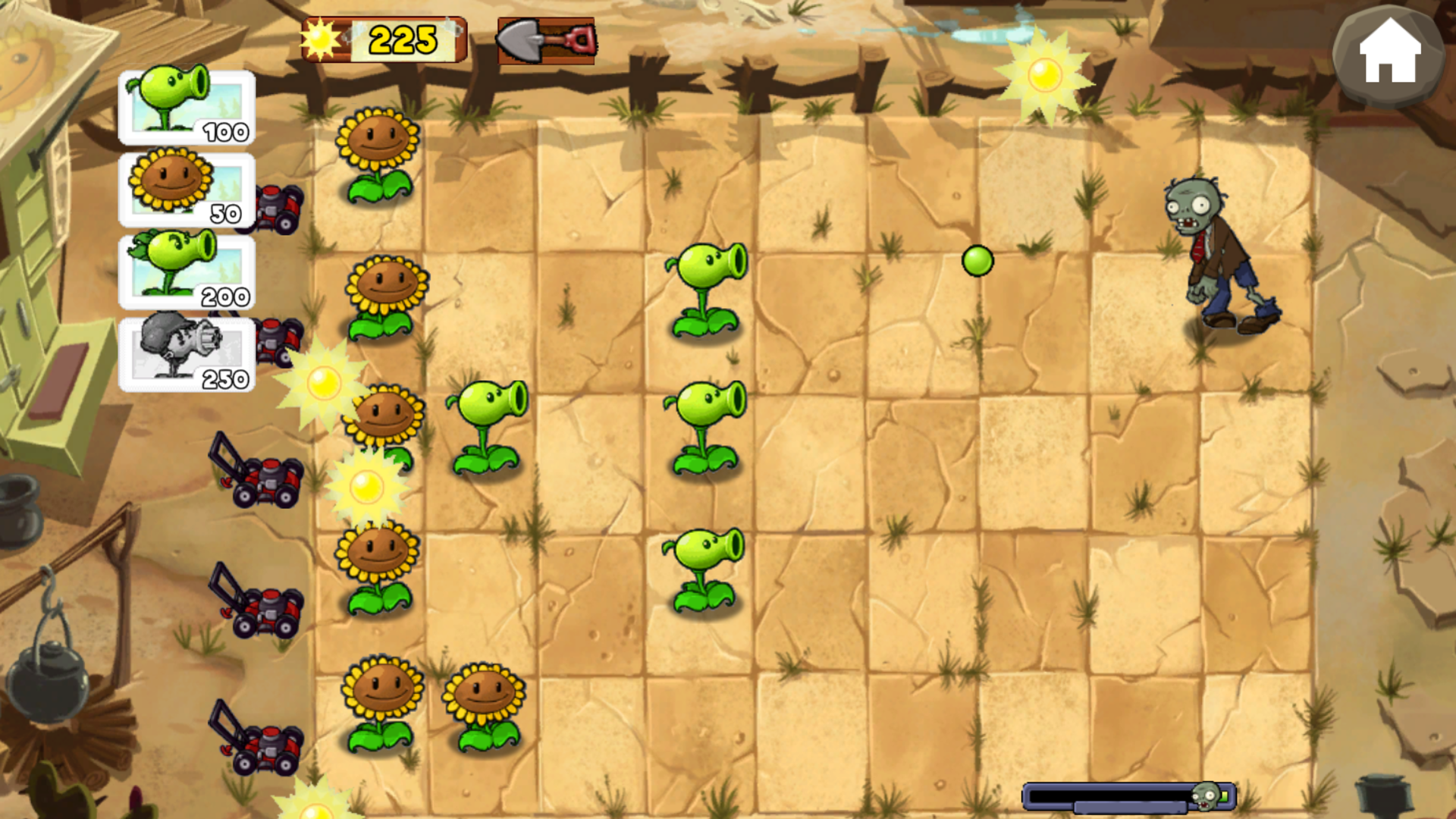Tap the sun at the bottom edge
The image size is (1456, 819).
point(315,811)
